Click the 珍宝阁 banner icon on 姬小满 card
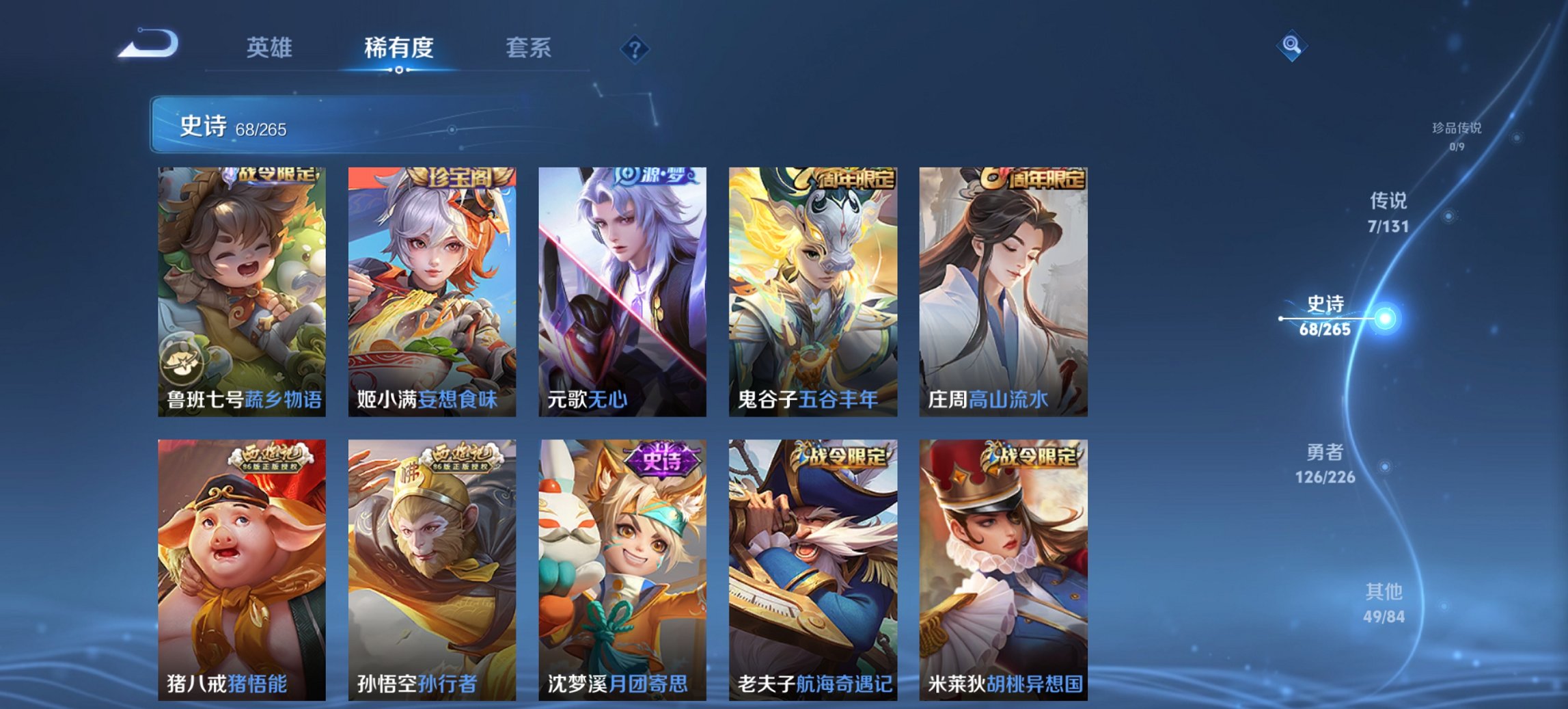1568x709 pixels. 459,176
